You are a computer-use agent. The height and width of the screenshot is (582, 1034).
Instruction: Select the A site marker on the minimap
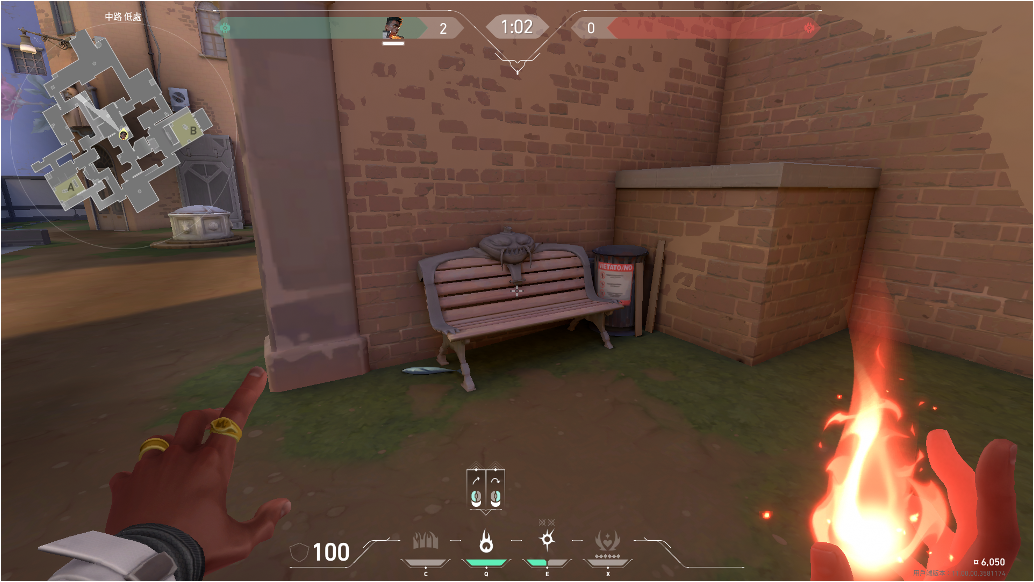coord(70,186)
